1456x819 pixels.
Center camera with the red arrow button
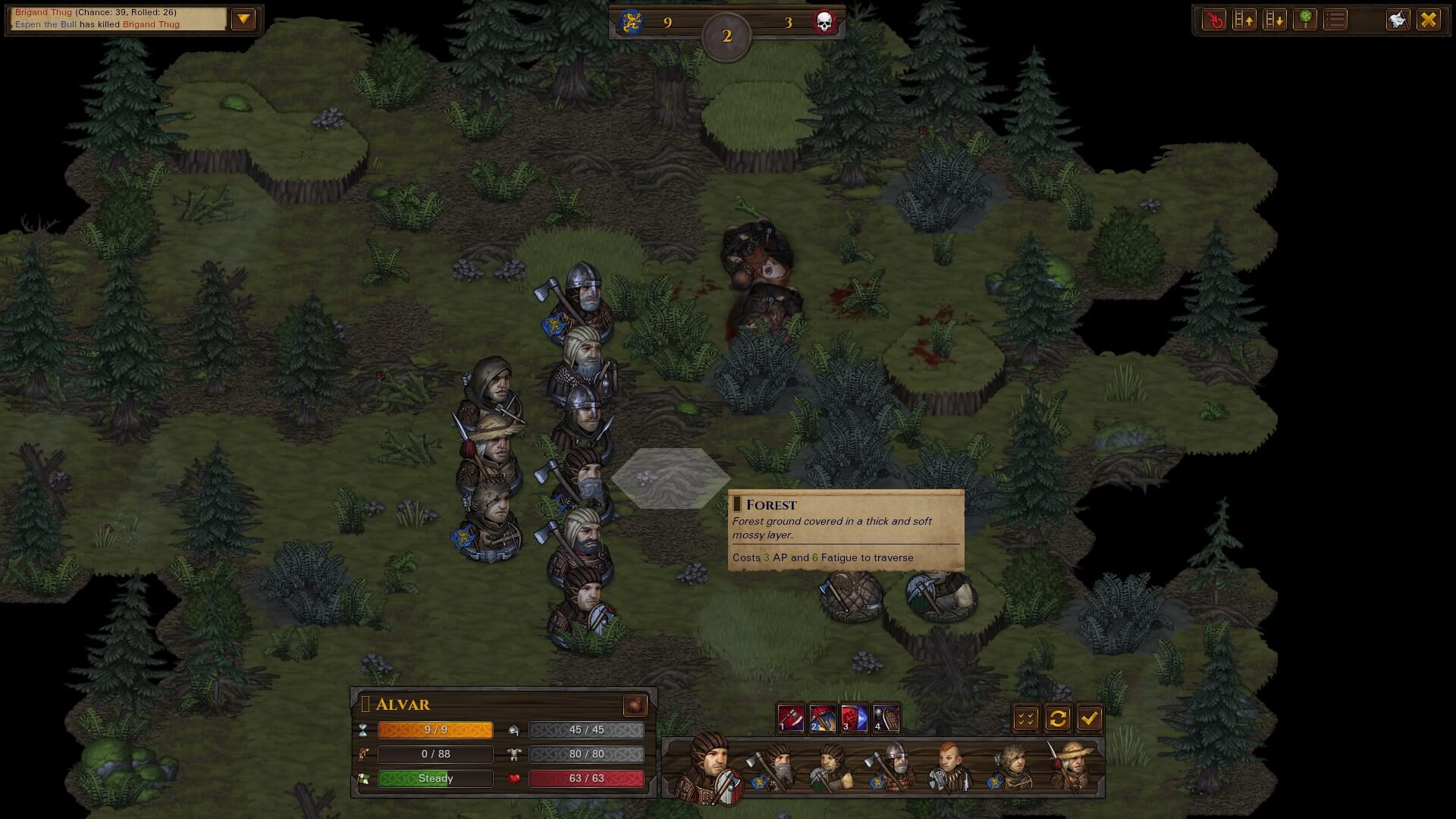pos(1214,20)
